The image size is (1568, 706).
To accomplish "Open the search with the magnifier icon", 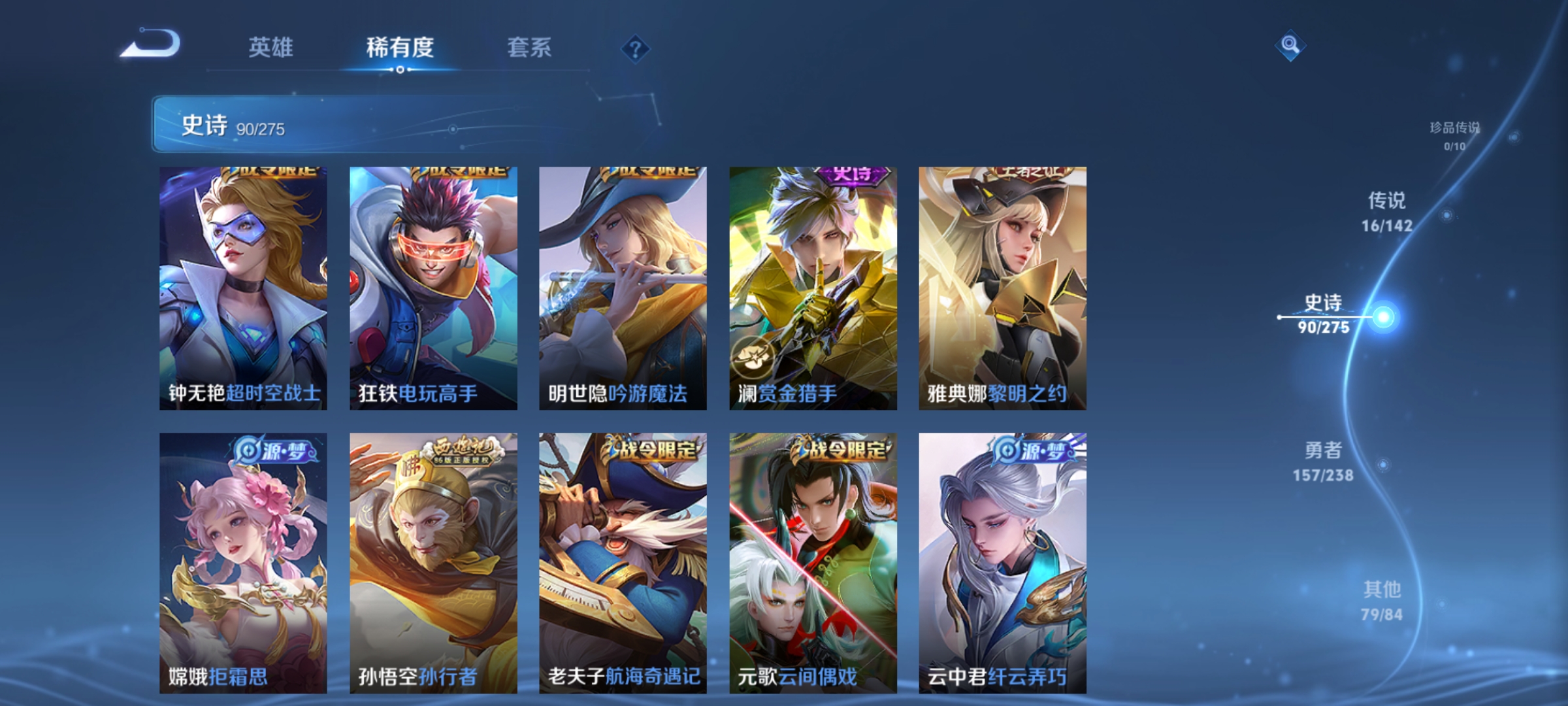I will (x=1289, y=46).
